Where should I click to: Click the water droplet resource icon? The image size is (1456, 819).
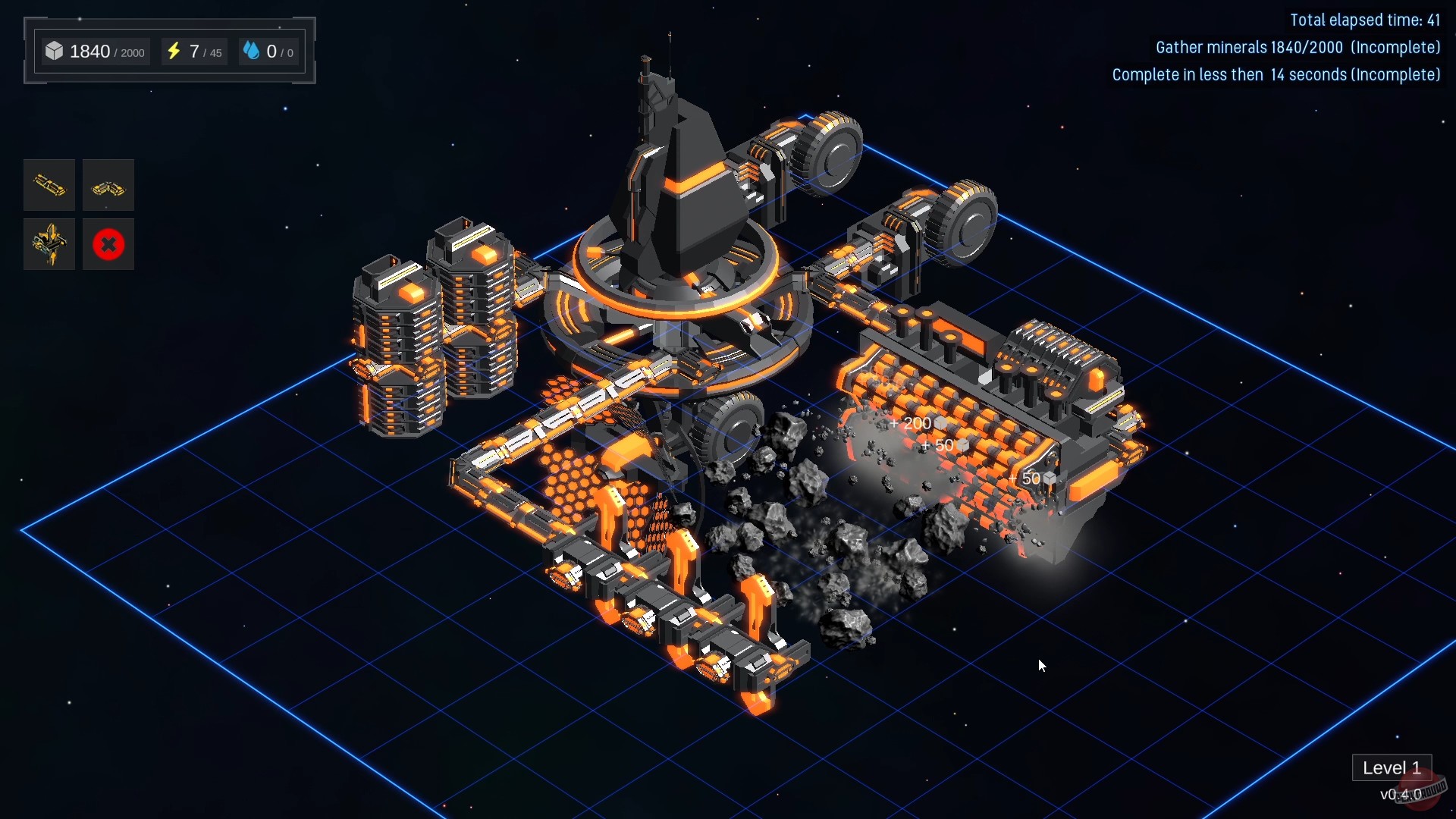coord(253,51)
